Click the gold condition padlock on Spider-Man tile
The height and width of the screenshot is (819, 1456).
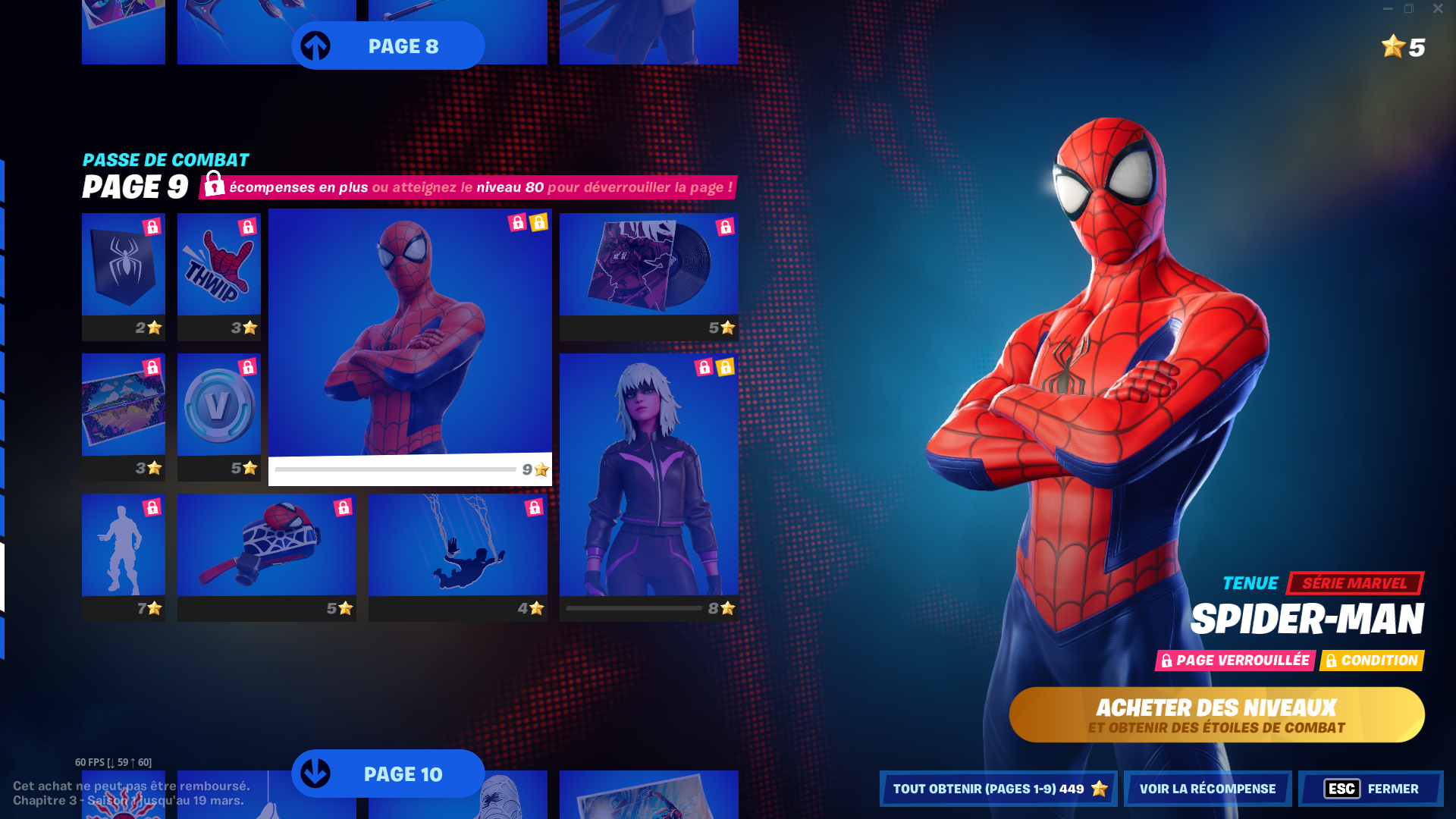(539, 221)
